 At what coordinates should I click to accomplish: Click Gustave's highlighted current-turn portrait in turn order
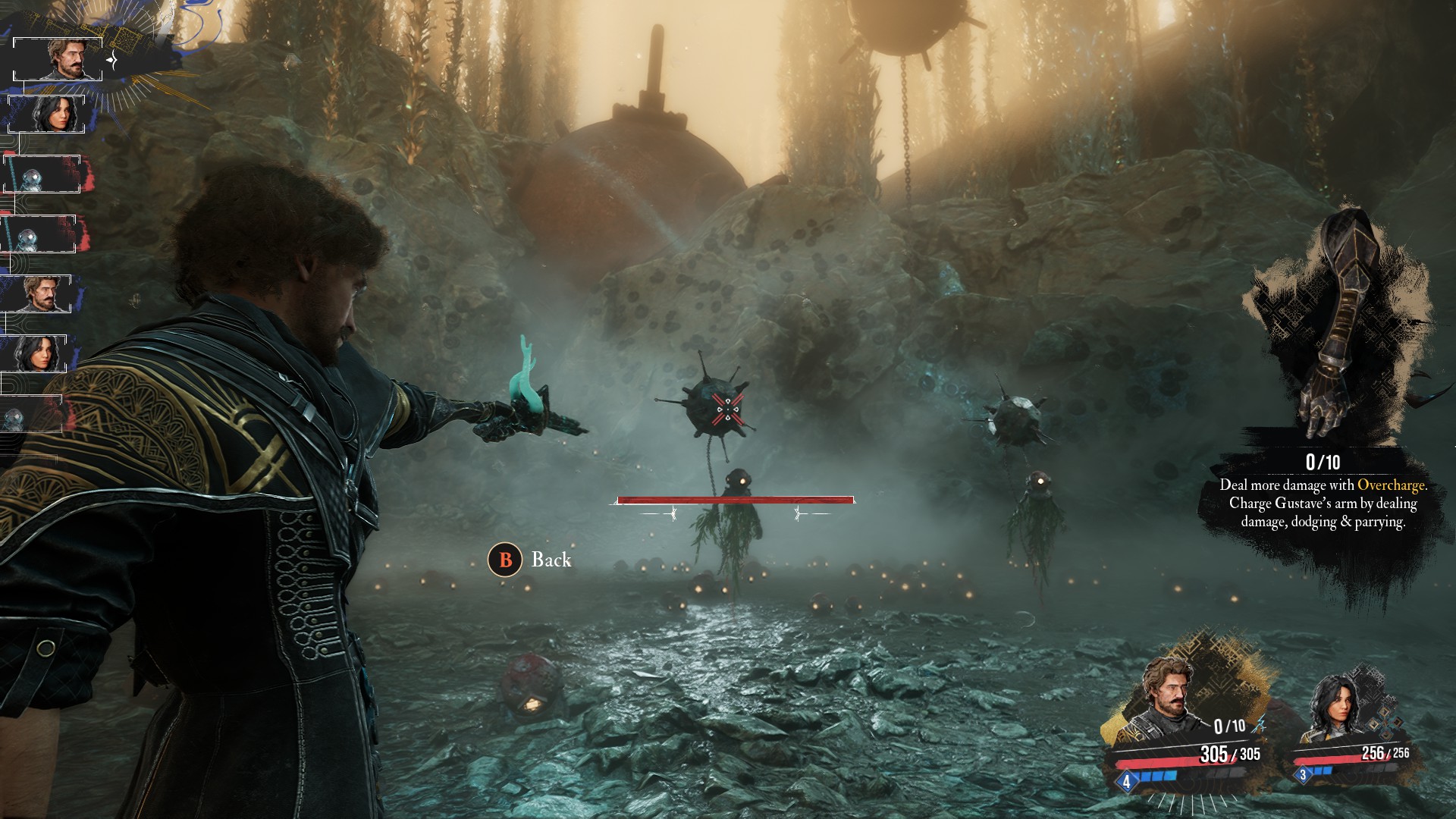[59, 59]
